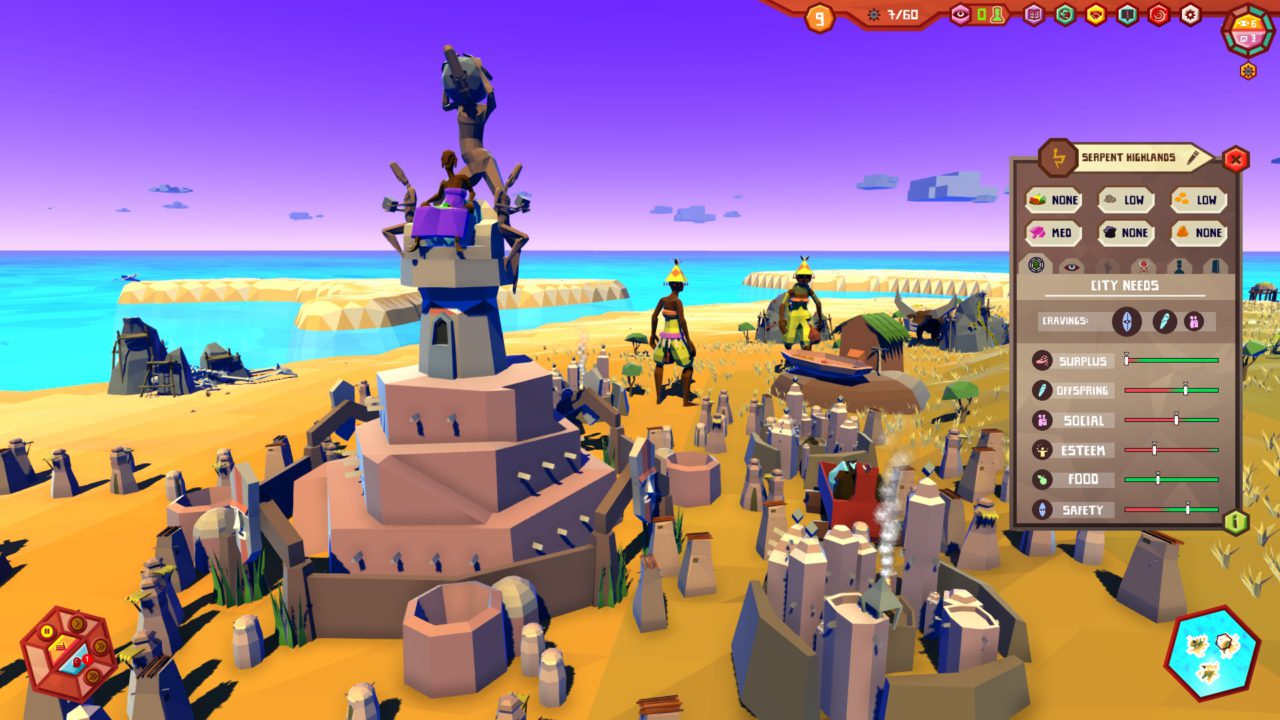Pause the game with the yellow pause button
The height and width of the screenshot is (720, 1280).
pyautogui.click(x=47, y=631)
